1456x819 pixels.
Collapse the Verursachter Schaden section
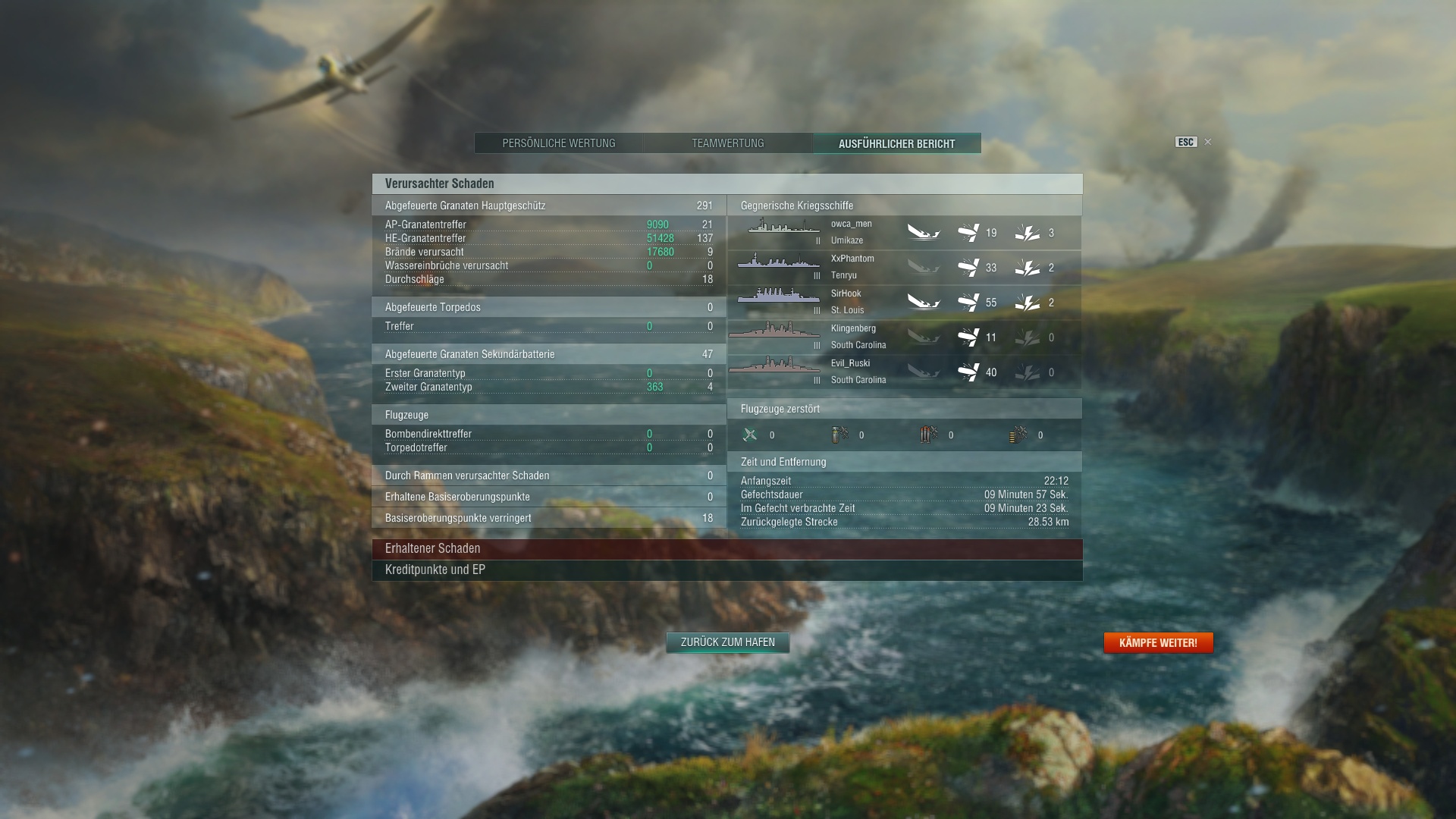coord(726,184)
